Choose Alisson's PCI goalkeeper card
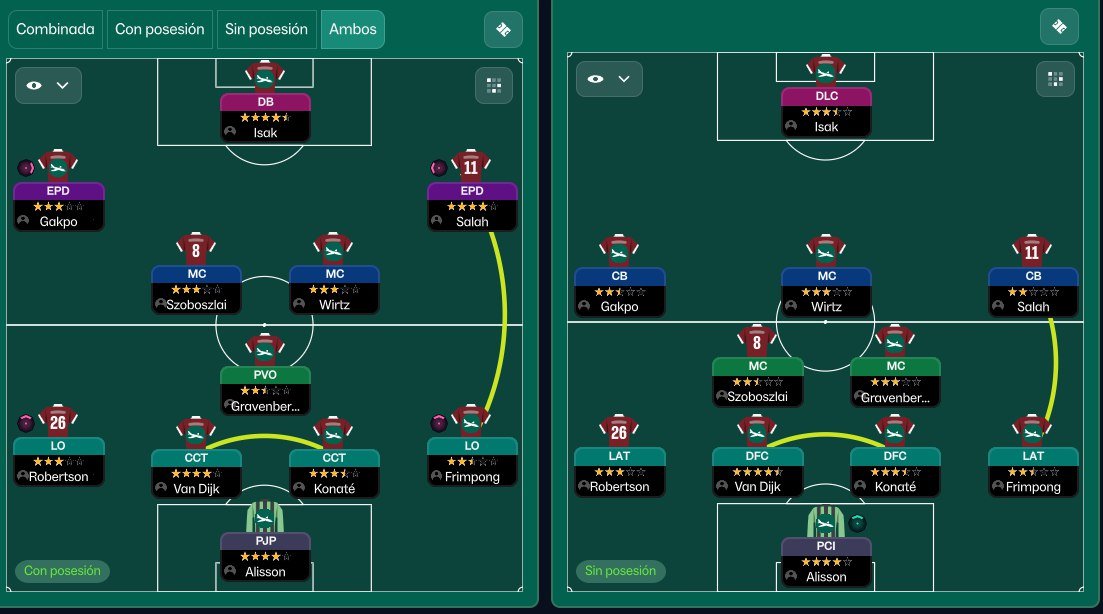Viewport: 1103px width, 614px height. pos(826,561)
